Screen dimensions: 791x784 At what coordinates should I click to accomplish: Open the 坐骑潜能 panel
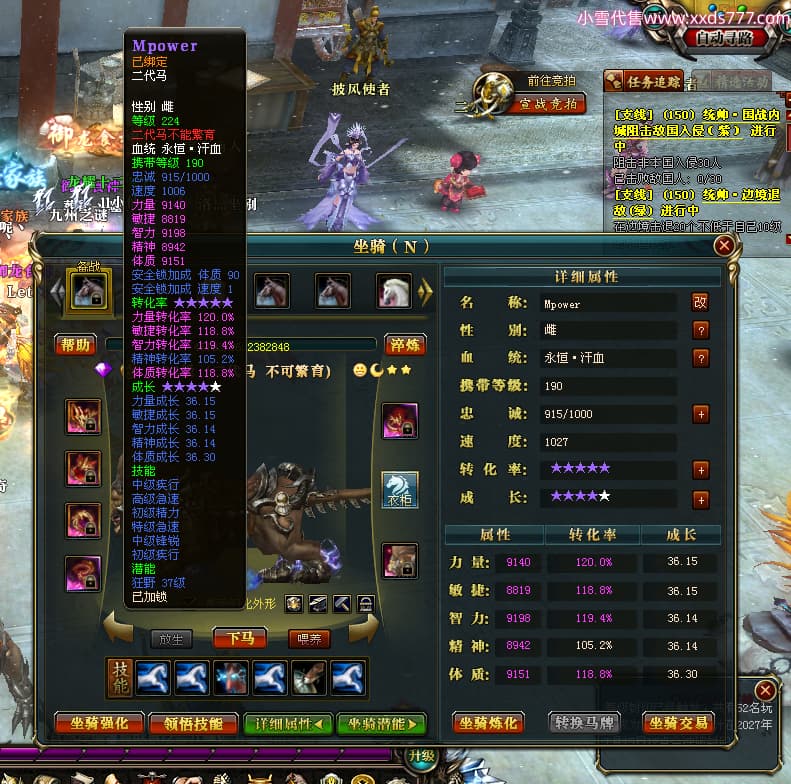pos(381,723)
